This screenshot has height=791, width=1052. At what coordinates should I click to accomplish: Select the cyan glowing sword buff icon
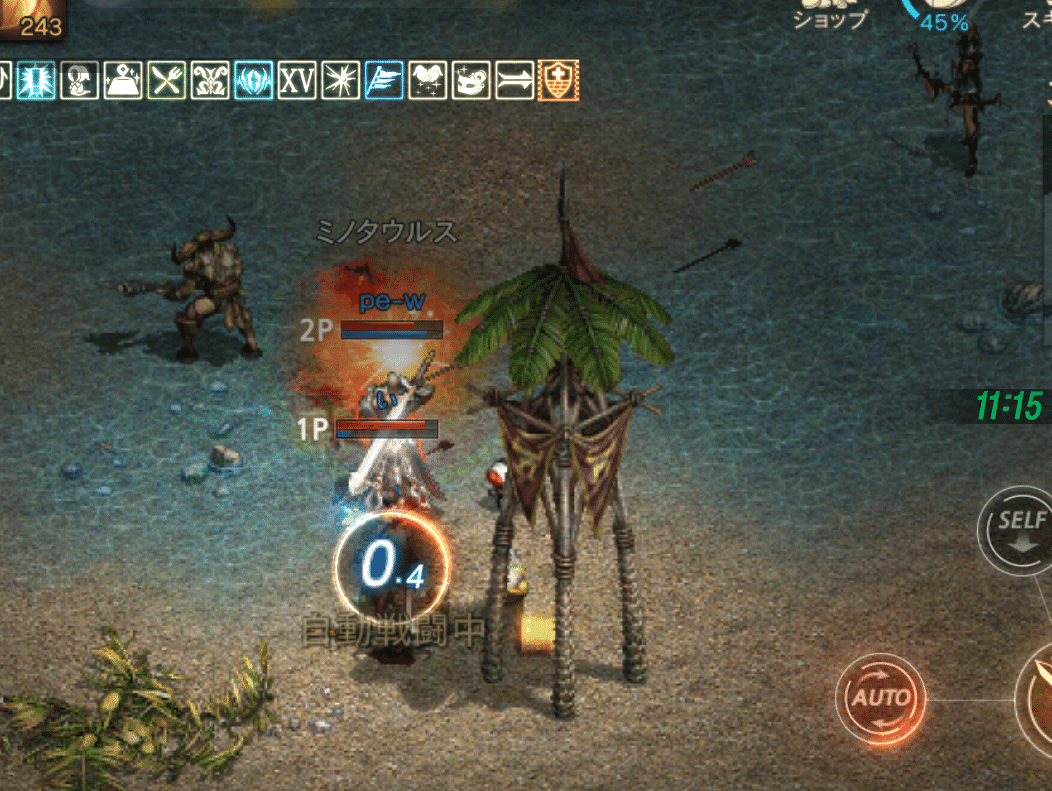click(37, 80)
